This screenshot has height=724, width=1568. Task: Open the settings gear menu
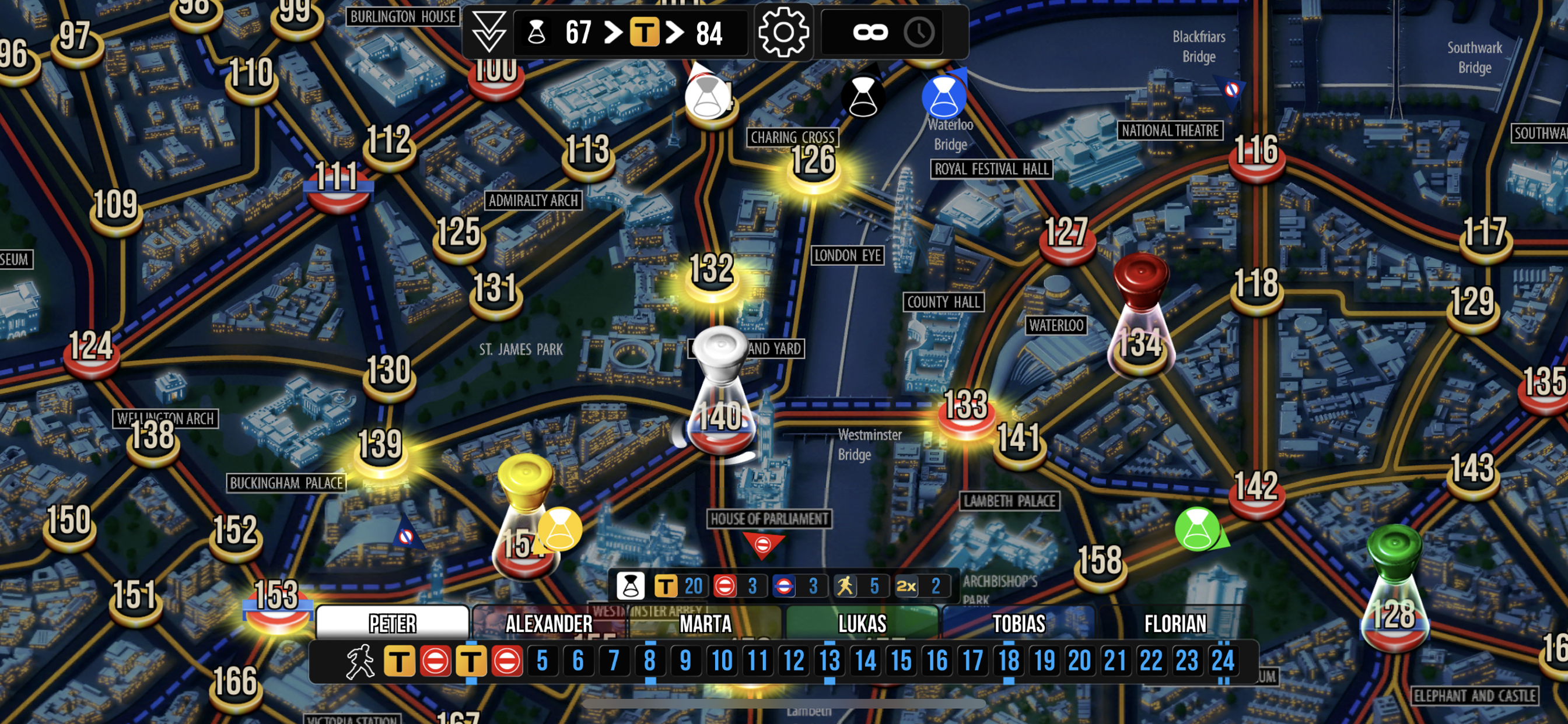[783, 31]
